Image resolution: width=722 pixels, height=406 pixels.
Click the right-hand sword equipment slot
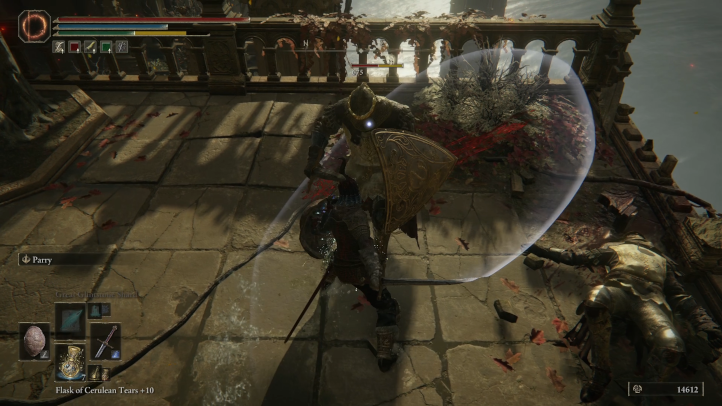click(104, 341)
